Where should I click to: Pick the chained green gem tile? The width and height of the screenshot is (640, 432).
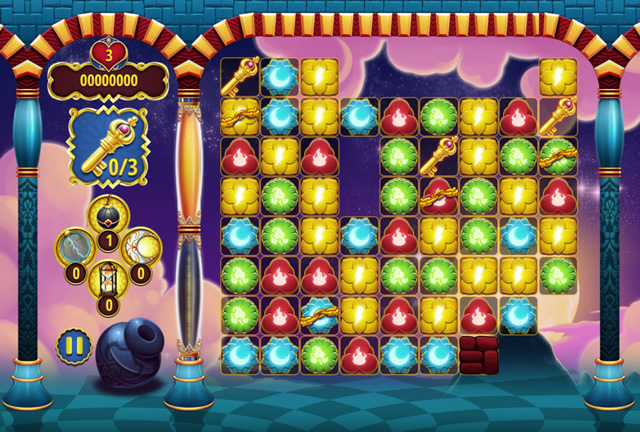559,155
